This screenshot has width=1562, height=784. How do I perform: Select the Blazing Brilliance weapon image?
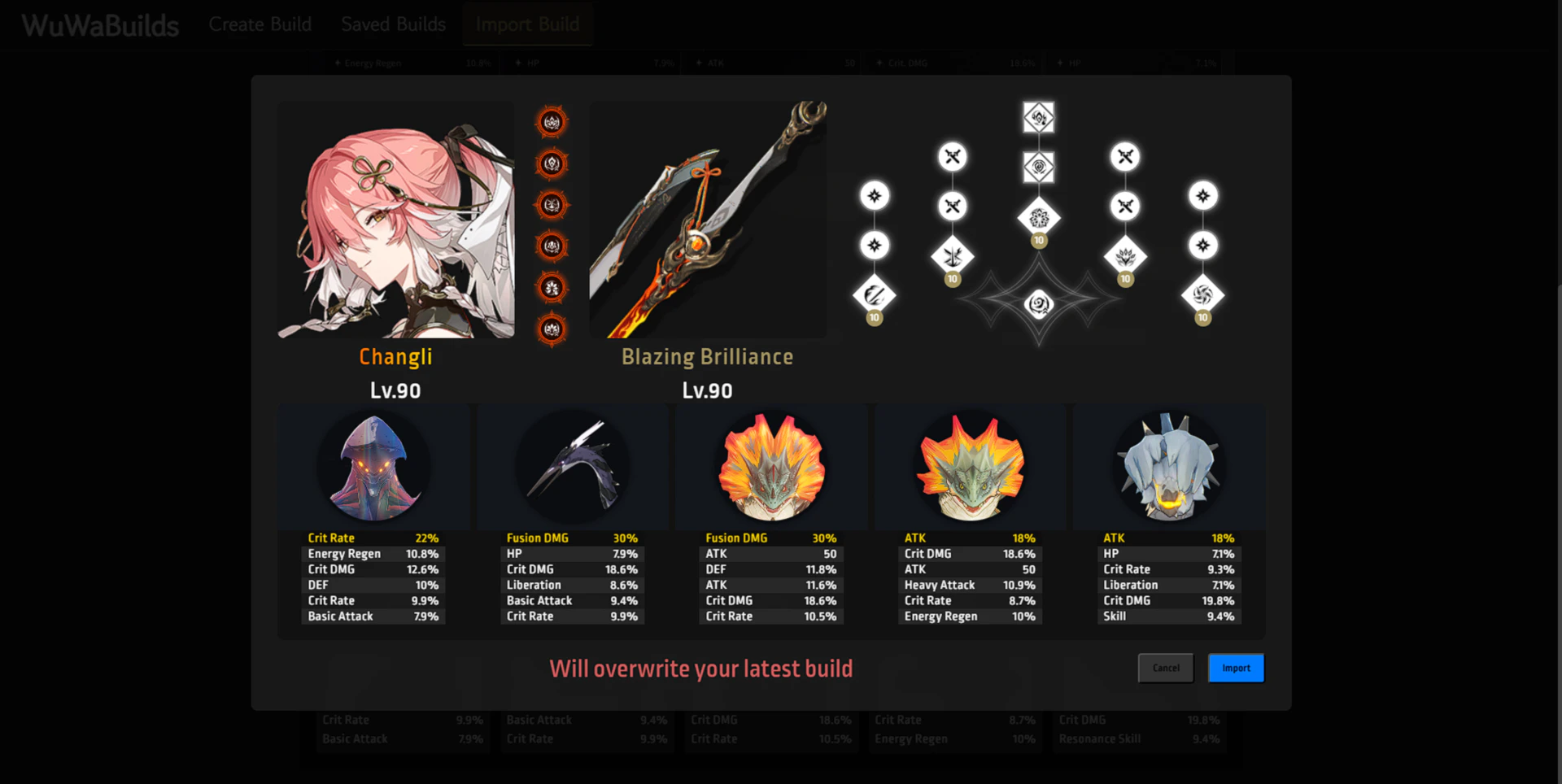click(x=707, y=220)
